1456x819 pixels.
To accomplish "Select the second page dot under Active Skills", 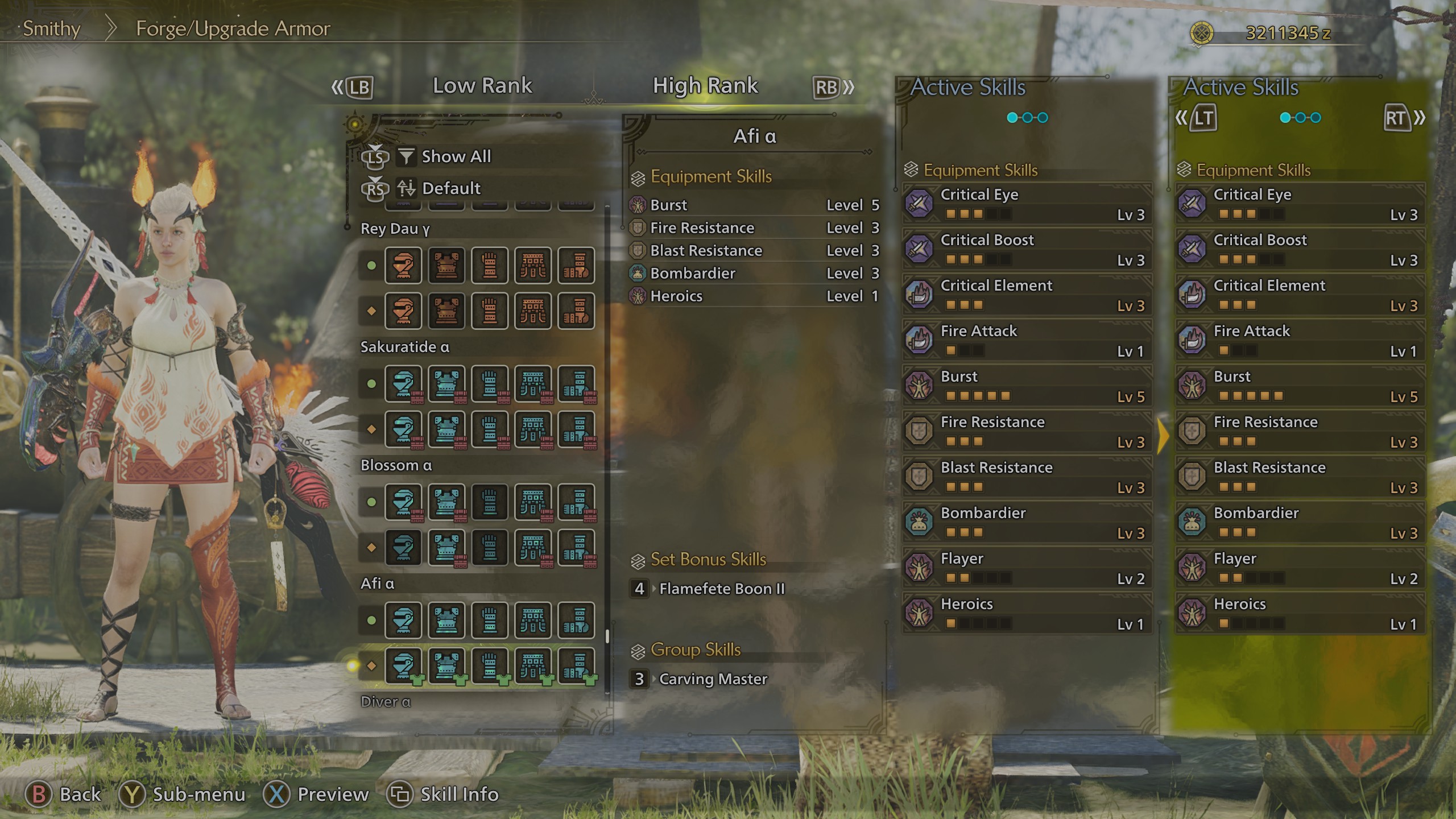I will 1028,117.
